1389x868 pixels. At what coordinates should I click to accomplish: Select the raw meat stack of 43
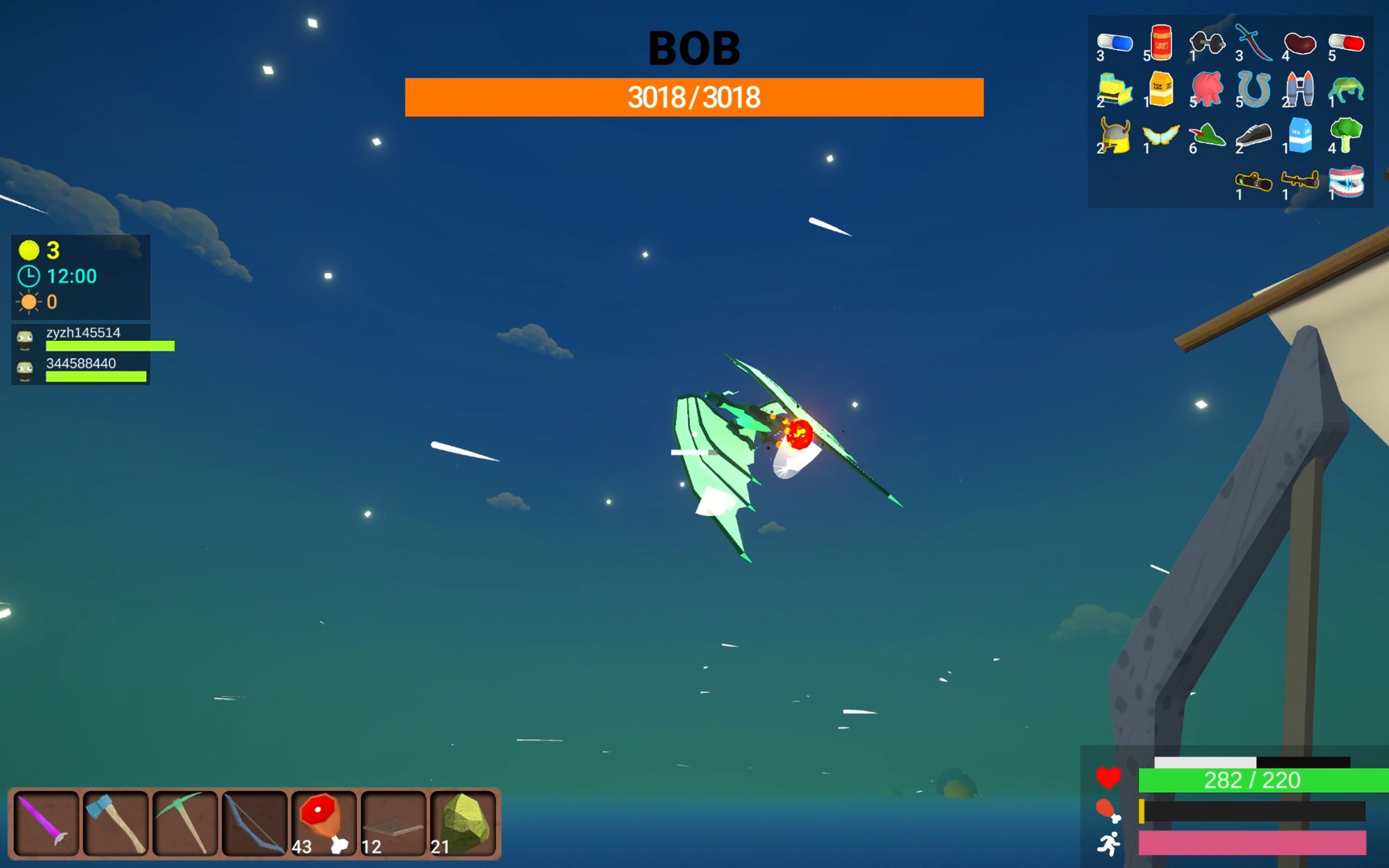324,823
